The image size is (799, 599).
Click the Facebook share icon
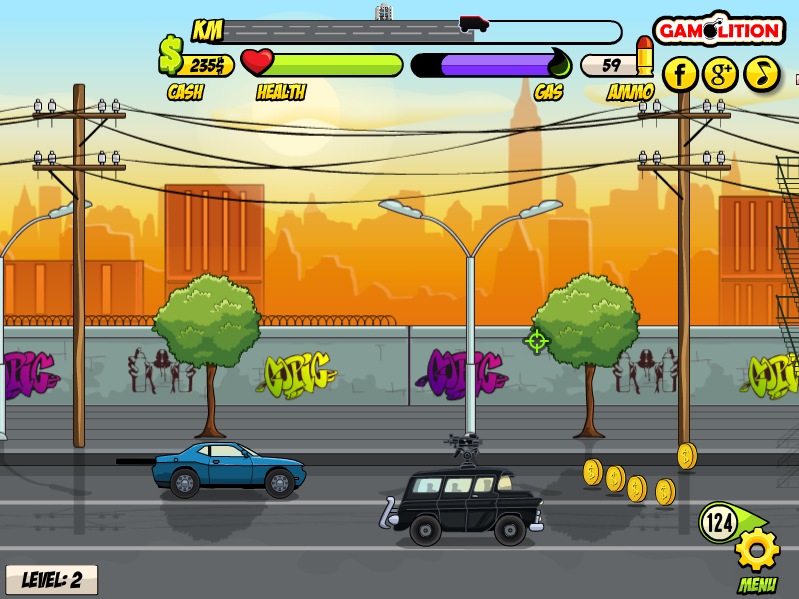(x=680, y=73)
